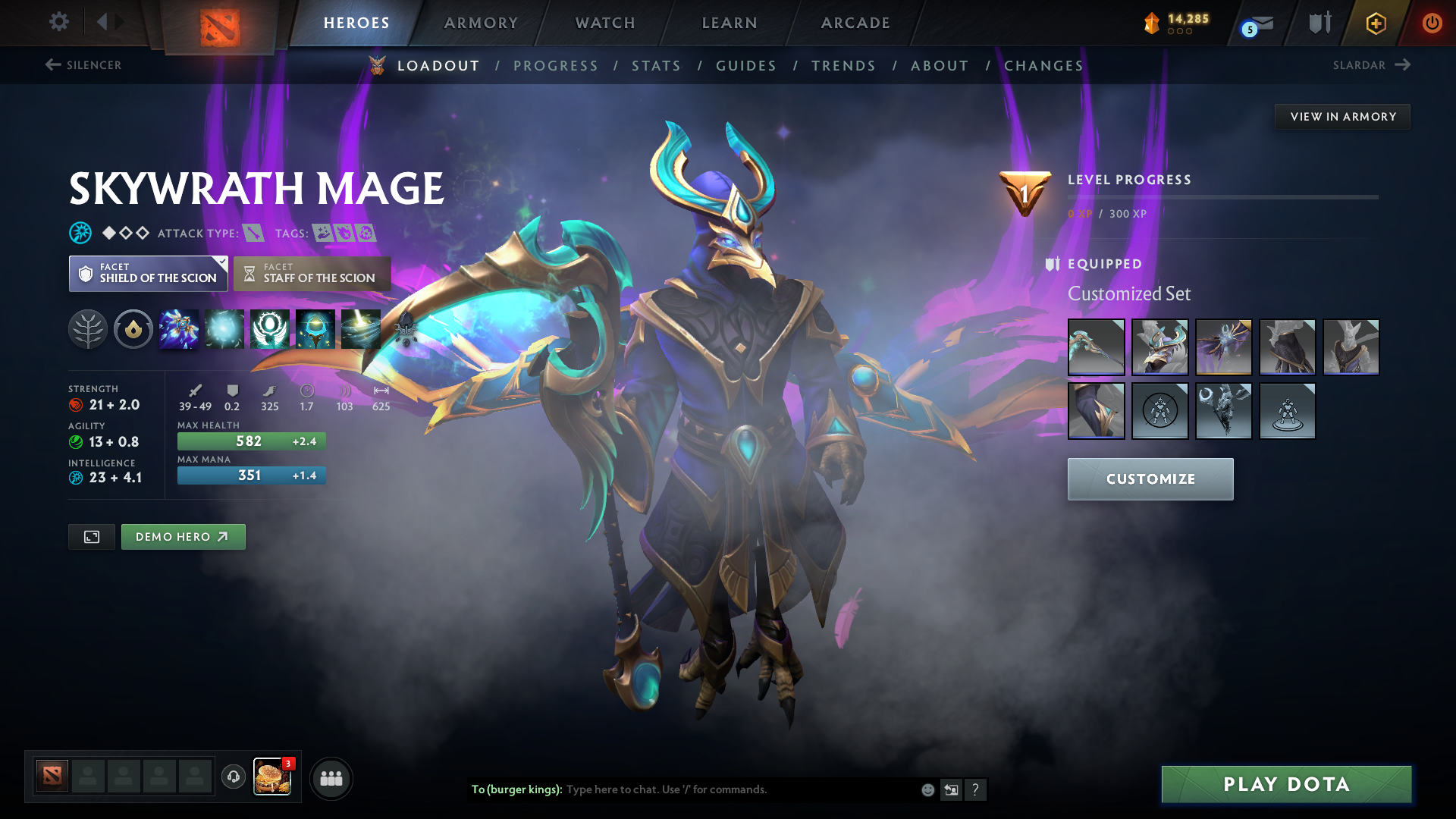
Task: Click CUSTOMIZE under the equipped set
Action: (x=1150, y=479)
